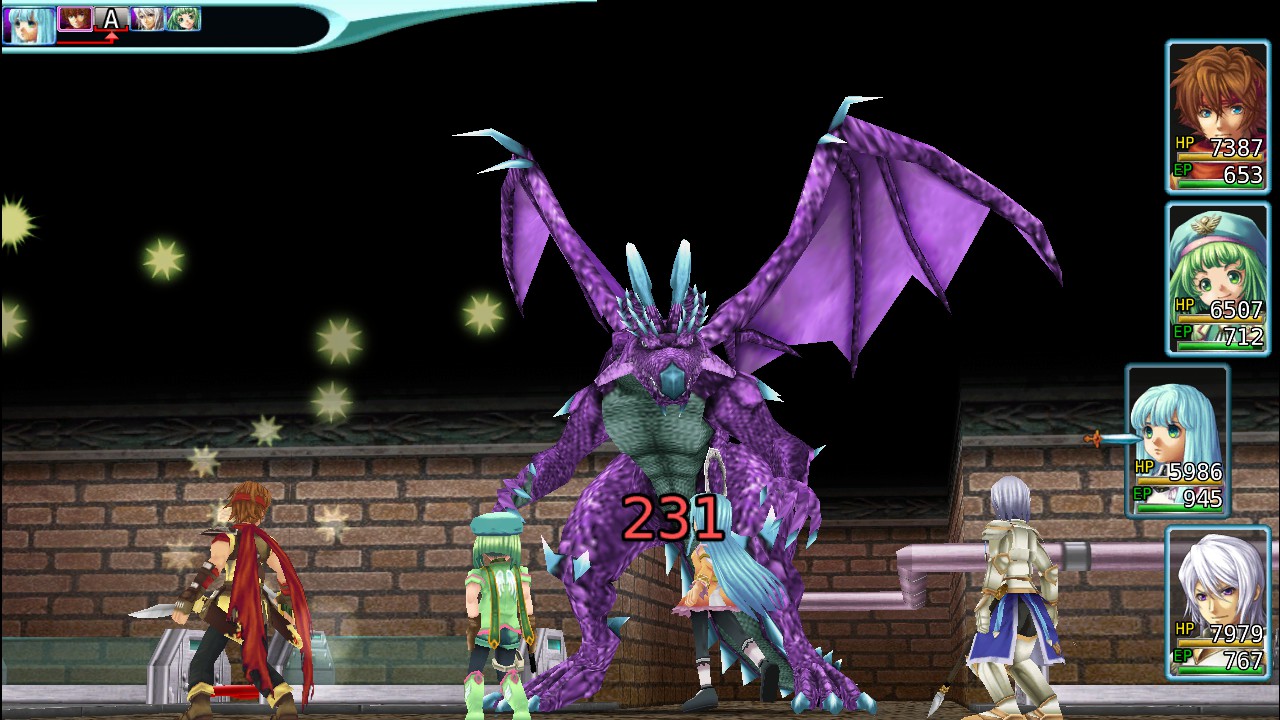Image resolution: width=1280 pixels, height=720 pixels.
Task: Click the white 'A' symbol in the turn order bar
Action: [x=110, y=18]
